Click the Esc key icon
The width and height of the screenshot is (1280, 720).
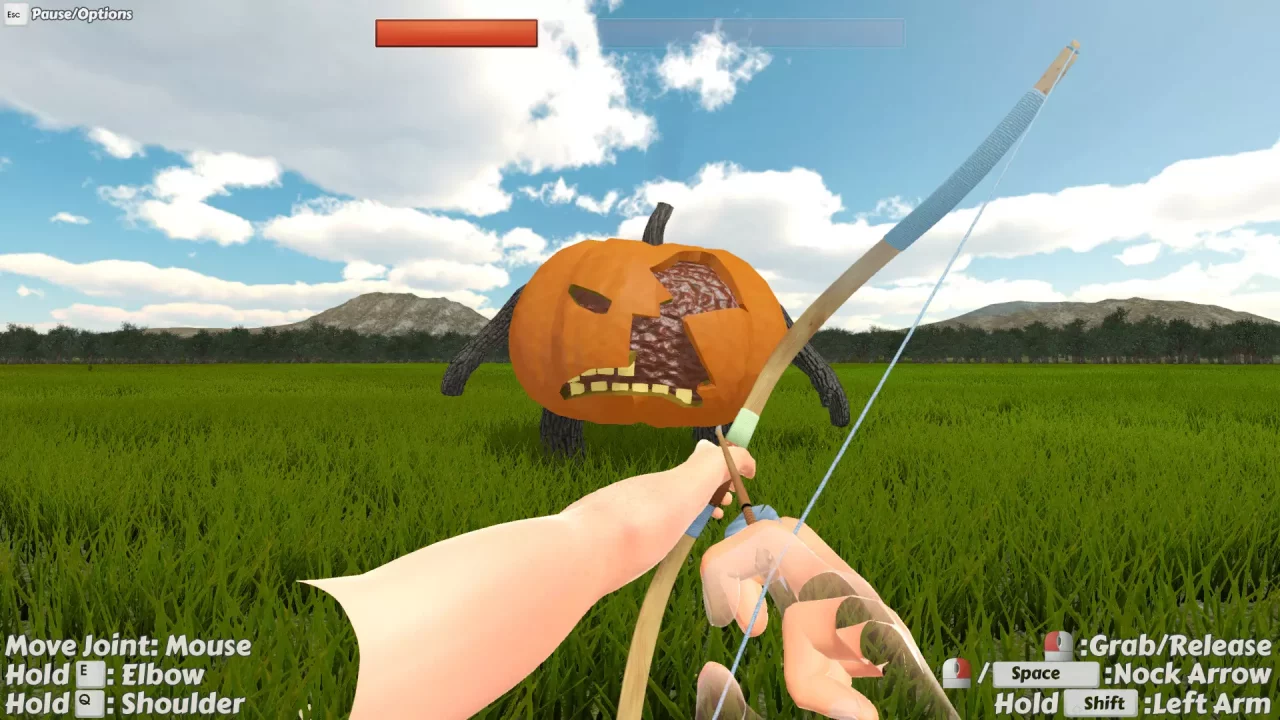coord(14,15)
